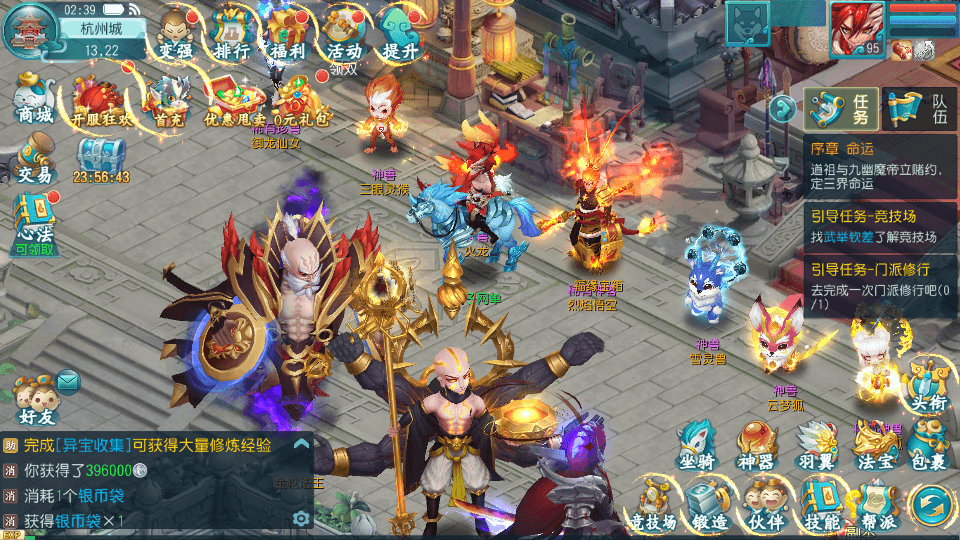The height and width of the screenshot is (540, 960).
Task: Switch to the 队伍 team tab
Action: (920, 109)
